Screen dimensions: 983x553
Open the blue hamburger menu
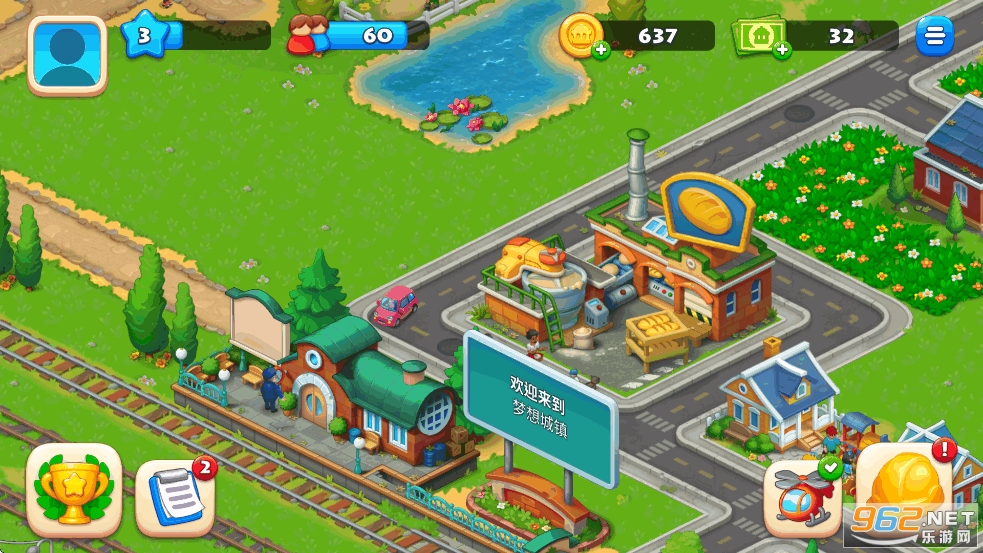click(x=934, y=36)
